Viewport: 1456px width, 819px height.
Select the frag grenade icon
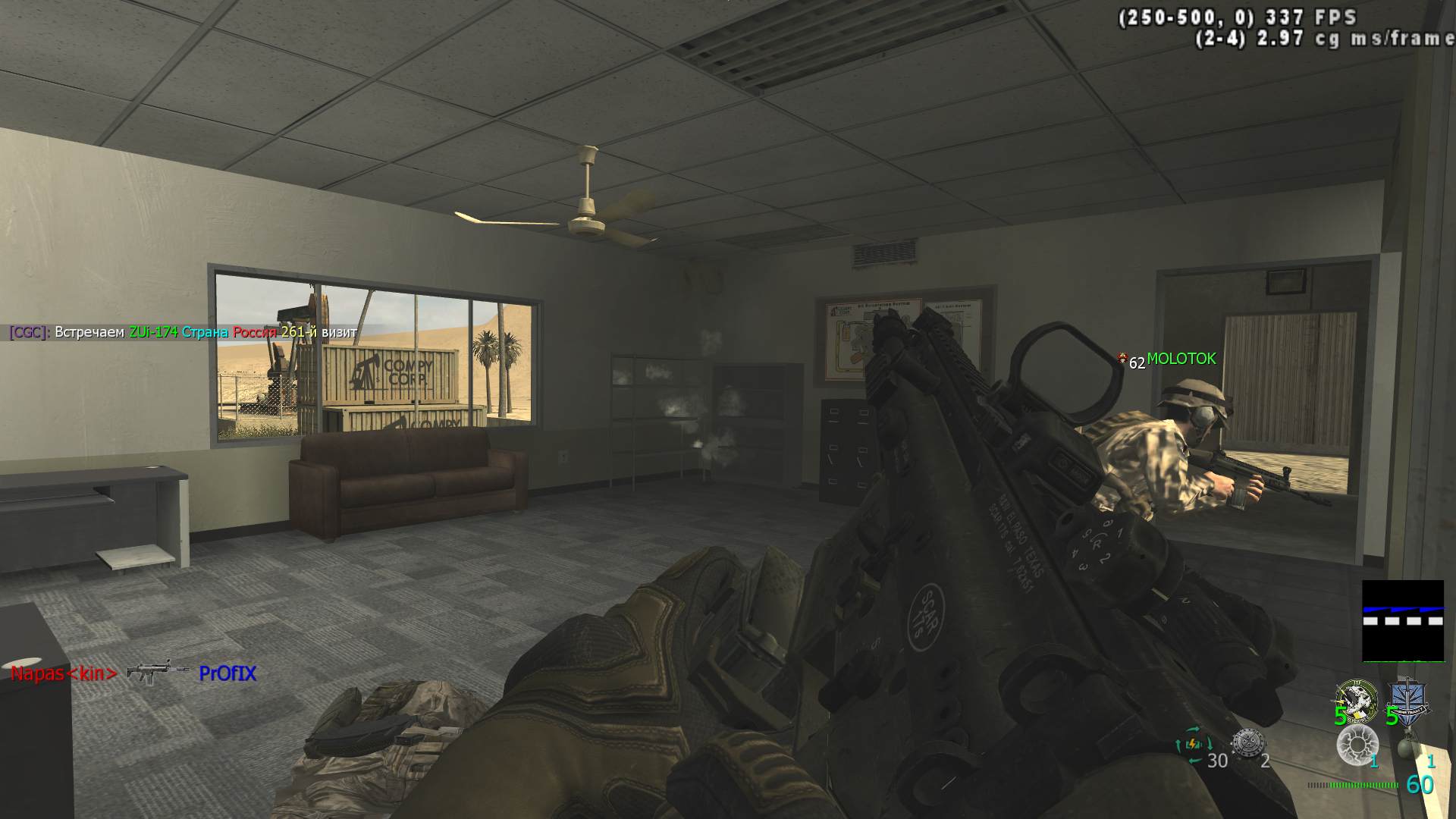[x=1407, y=747]
